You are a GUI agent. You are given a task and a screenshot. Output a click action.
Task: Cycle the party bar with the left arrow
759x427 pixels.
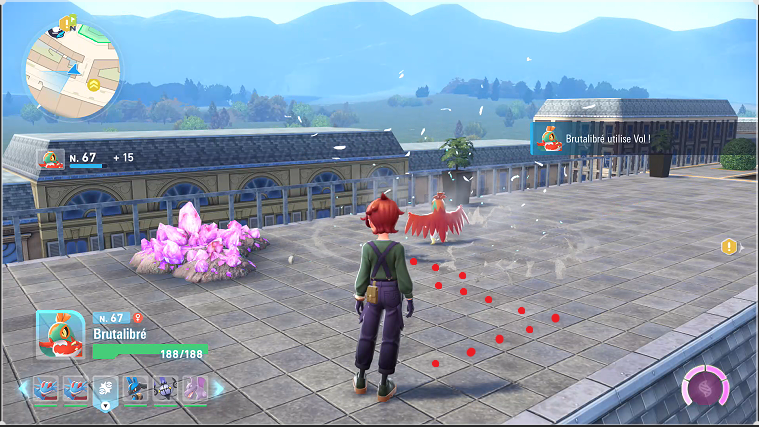tap(25, 389)
